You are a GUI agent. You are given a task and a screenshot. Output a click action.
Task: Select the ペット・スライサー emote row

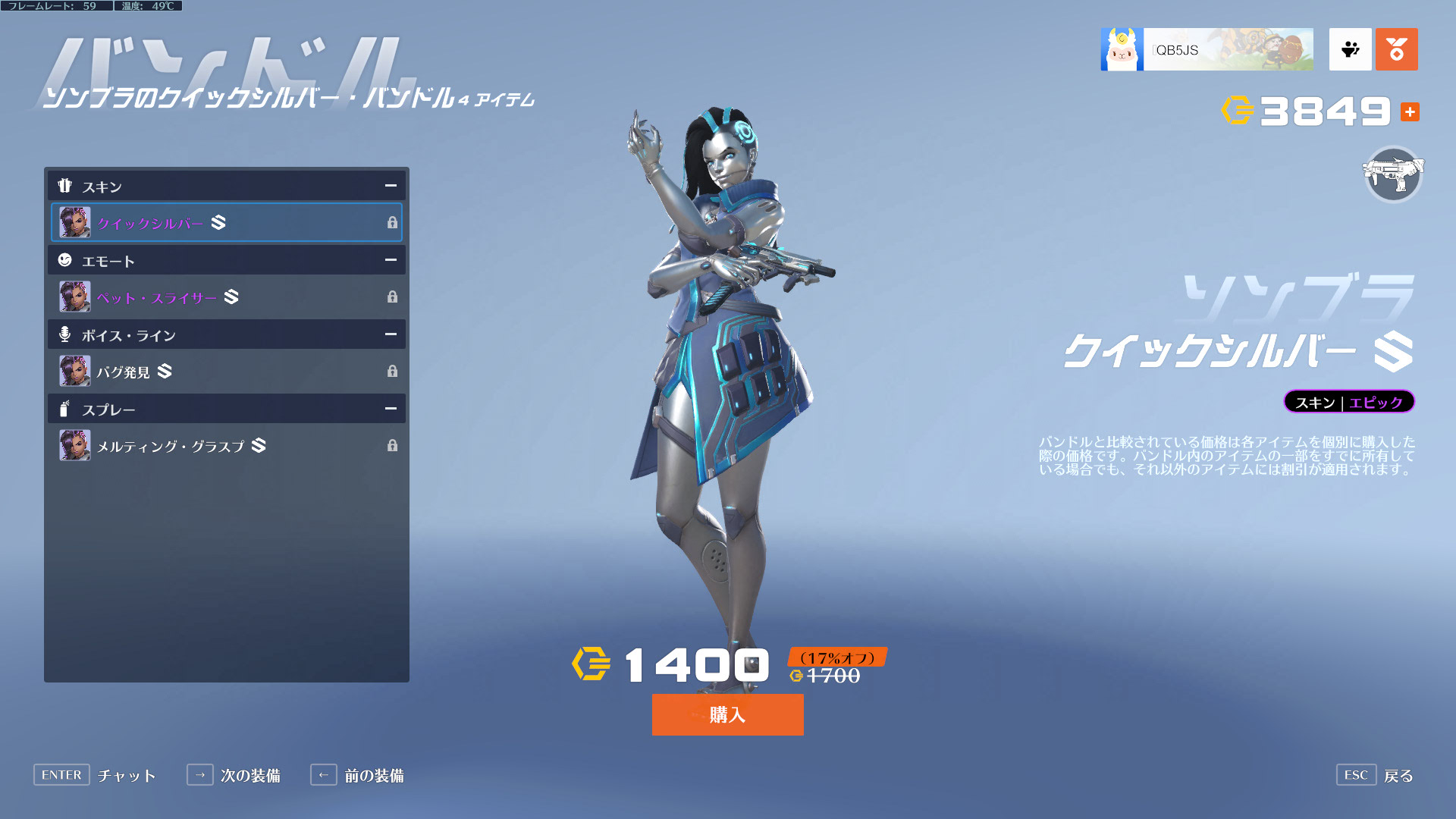[x=226, y=297]
